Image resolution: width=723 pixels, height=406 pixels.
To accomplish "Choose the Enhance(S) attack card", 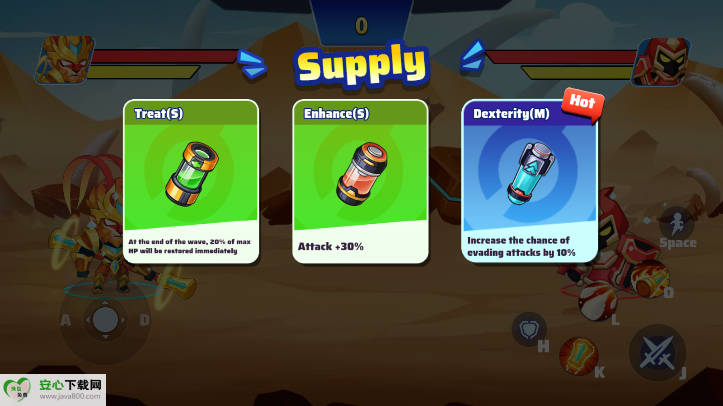I will (360, 181).
